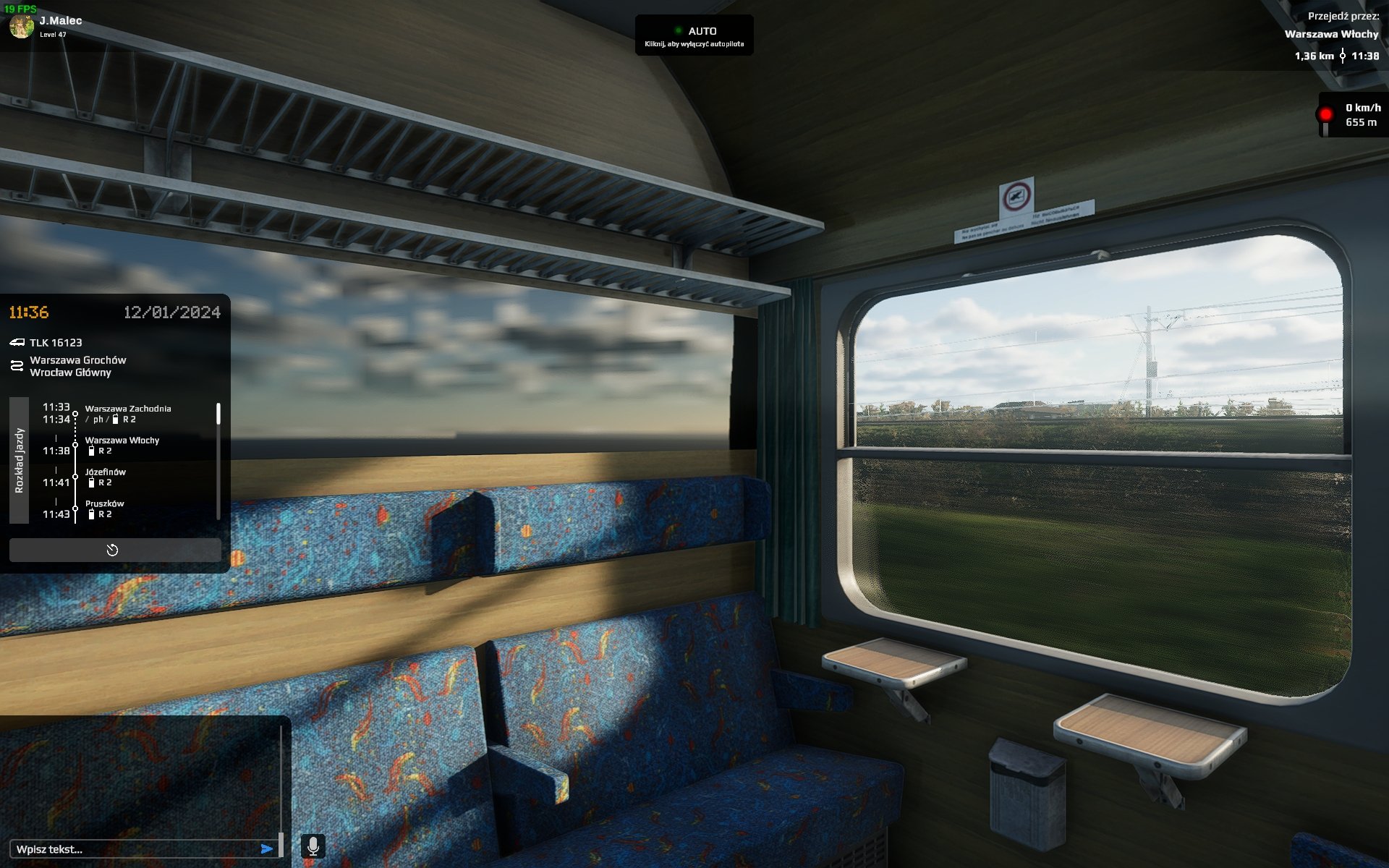Click the timetable scrollbar handle
Viewport: 1389px width, 868px height.
point(218,414)
